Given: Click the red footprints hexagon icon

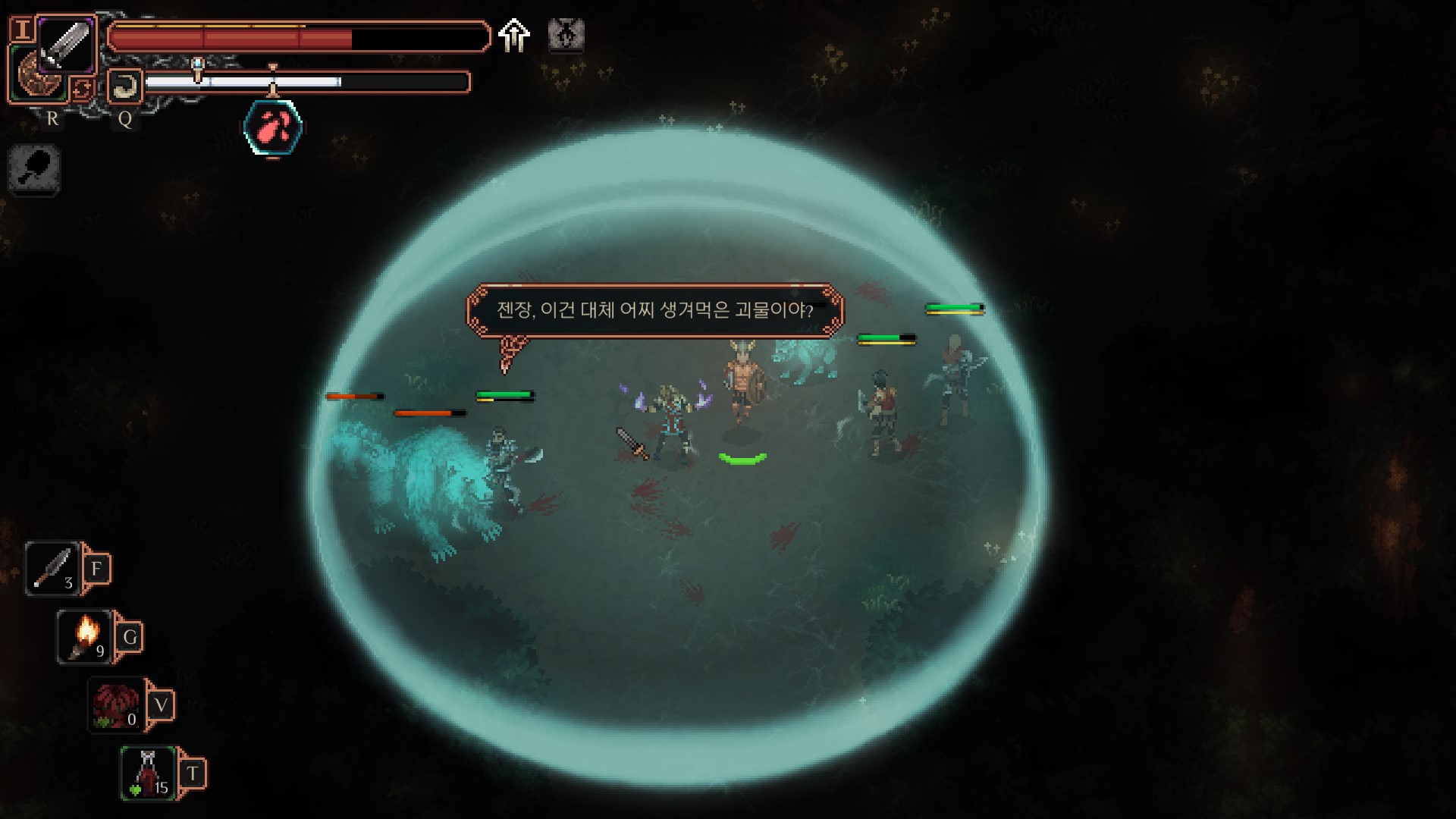Looking at the screenshot, I should click(x=273, y=129).
